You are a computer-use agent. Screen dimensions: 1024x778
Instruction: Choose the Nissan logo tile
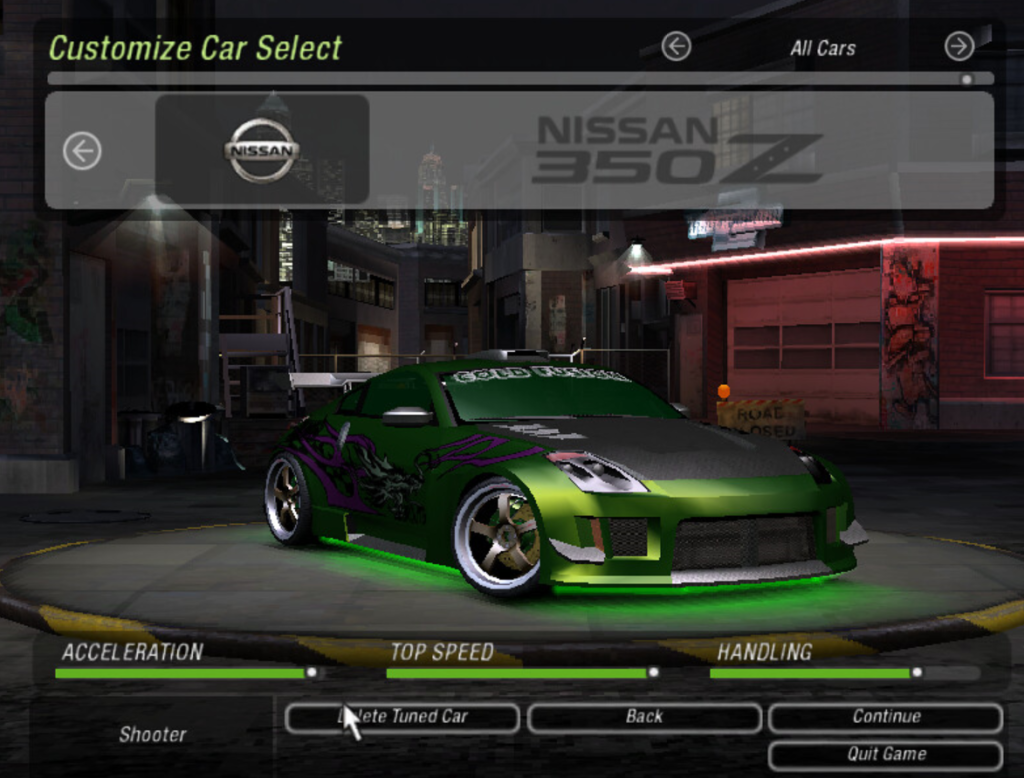click(262, 150)
